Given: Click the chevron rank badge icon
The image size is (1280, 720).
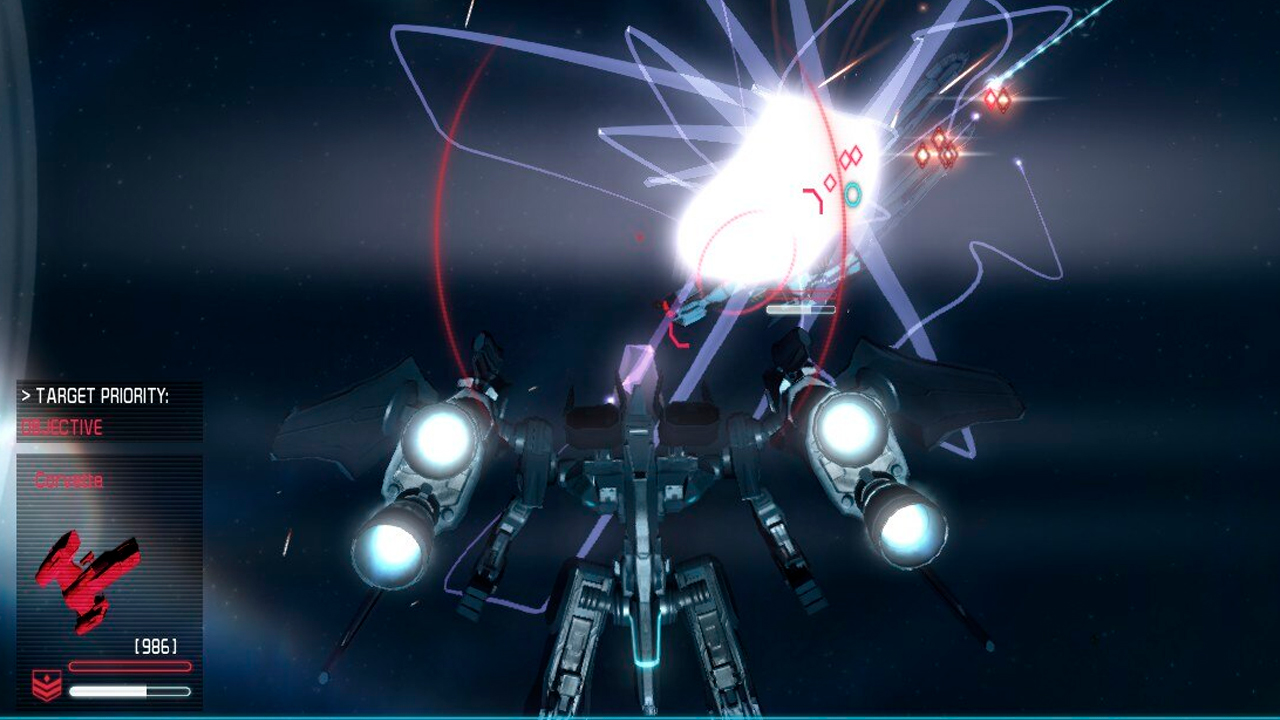Looking at the screenshot, I should pos(47,686).
